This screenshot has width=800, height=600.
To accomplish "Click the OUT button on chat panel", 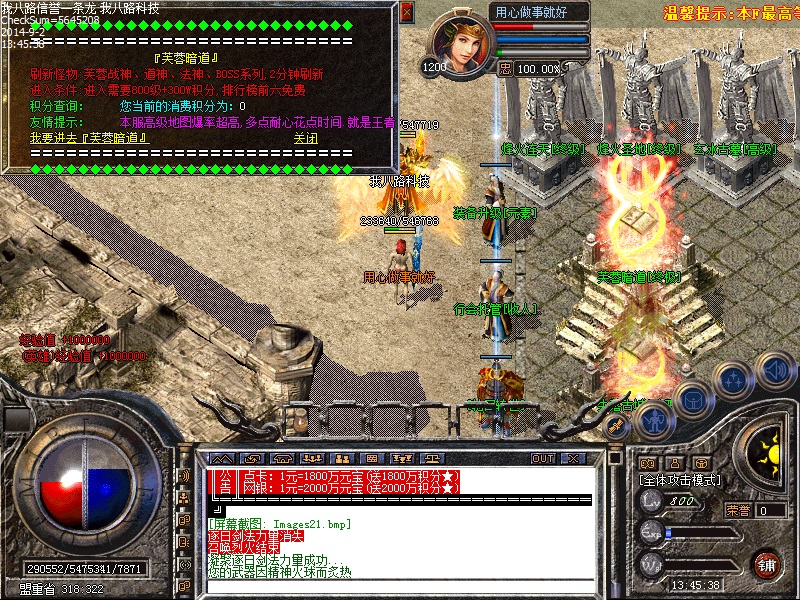I will [x=543, y=458].
